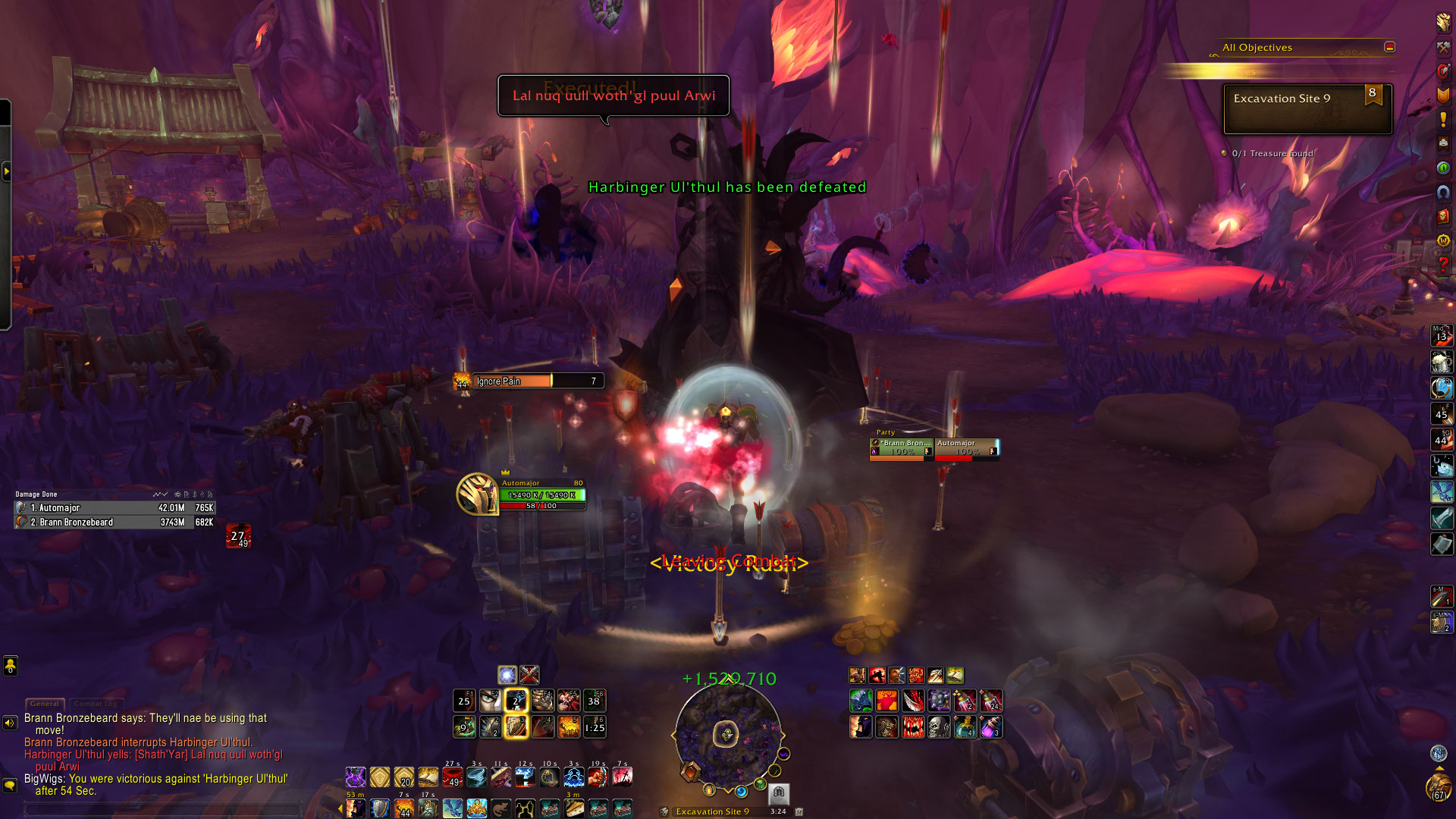The image size is (1456, 819).
Task: Open the chat menu speech bubble button
Action: click(10, 786)
